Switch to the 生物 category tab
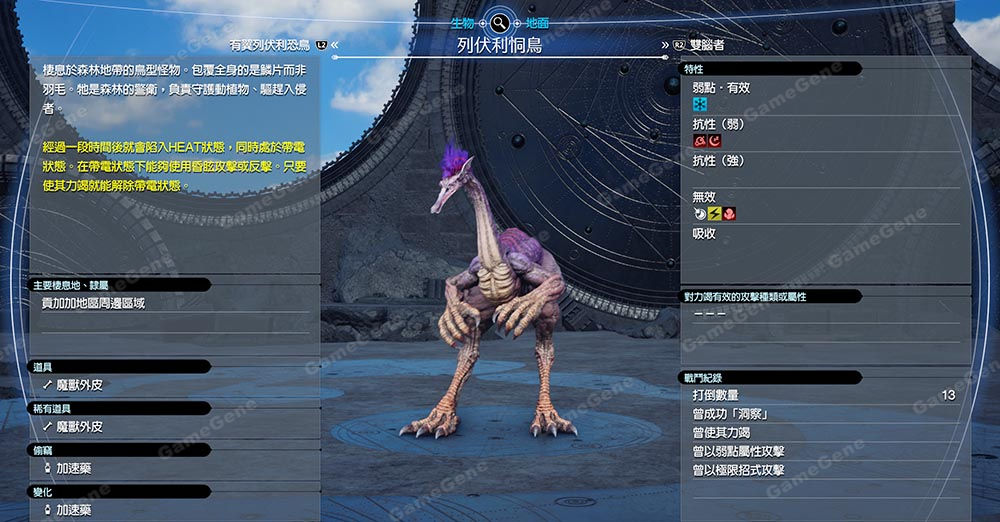The height and width of the screenshot is (522, 1000). pyautogui.click(x=463, y=22)
